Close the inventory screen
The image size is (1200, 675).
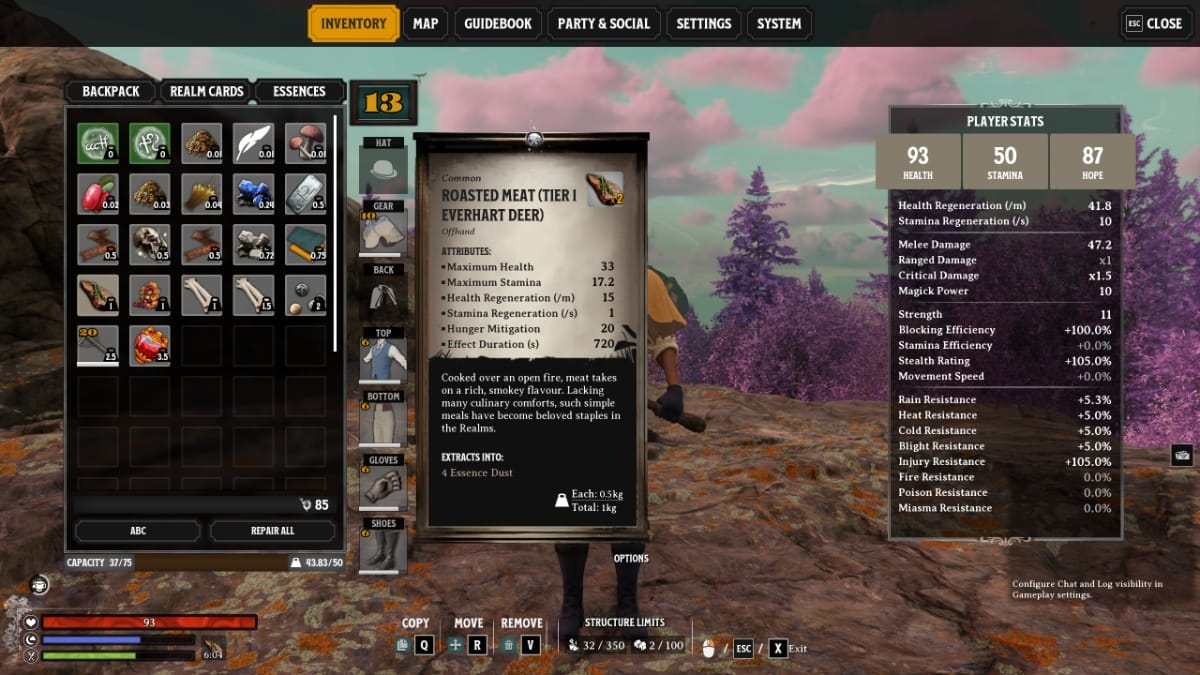point(1154,24)
